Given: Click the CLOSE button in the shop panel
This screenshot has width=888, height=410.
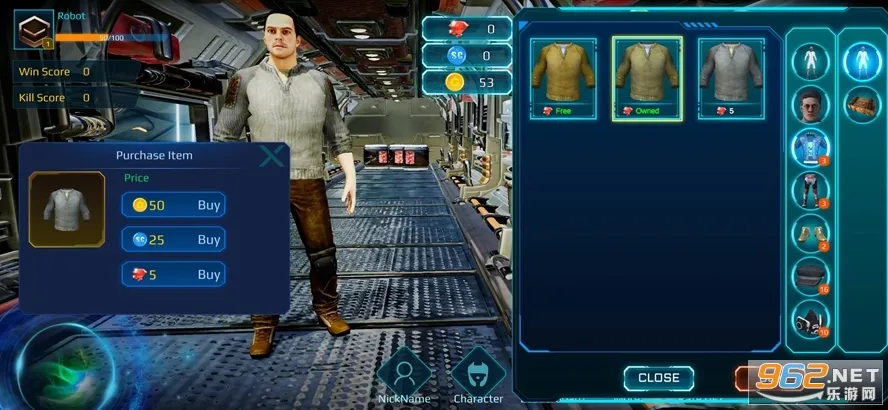Looking at the screenshot, I should [x=658, y=378].
